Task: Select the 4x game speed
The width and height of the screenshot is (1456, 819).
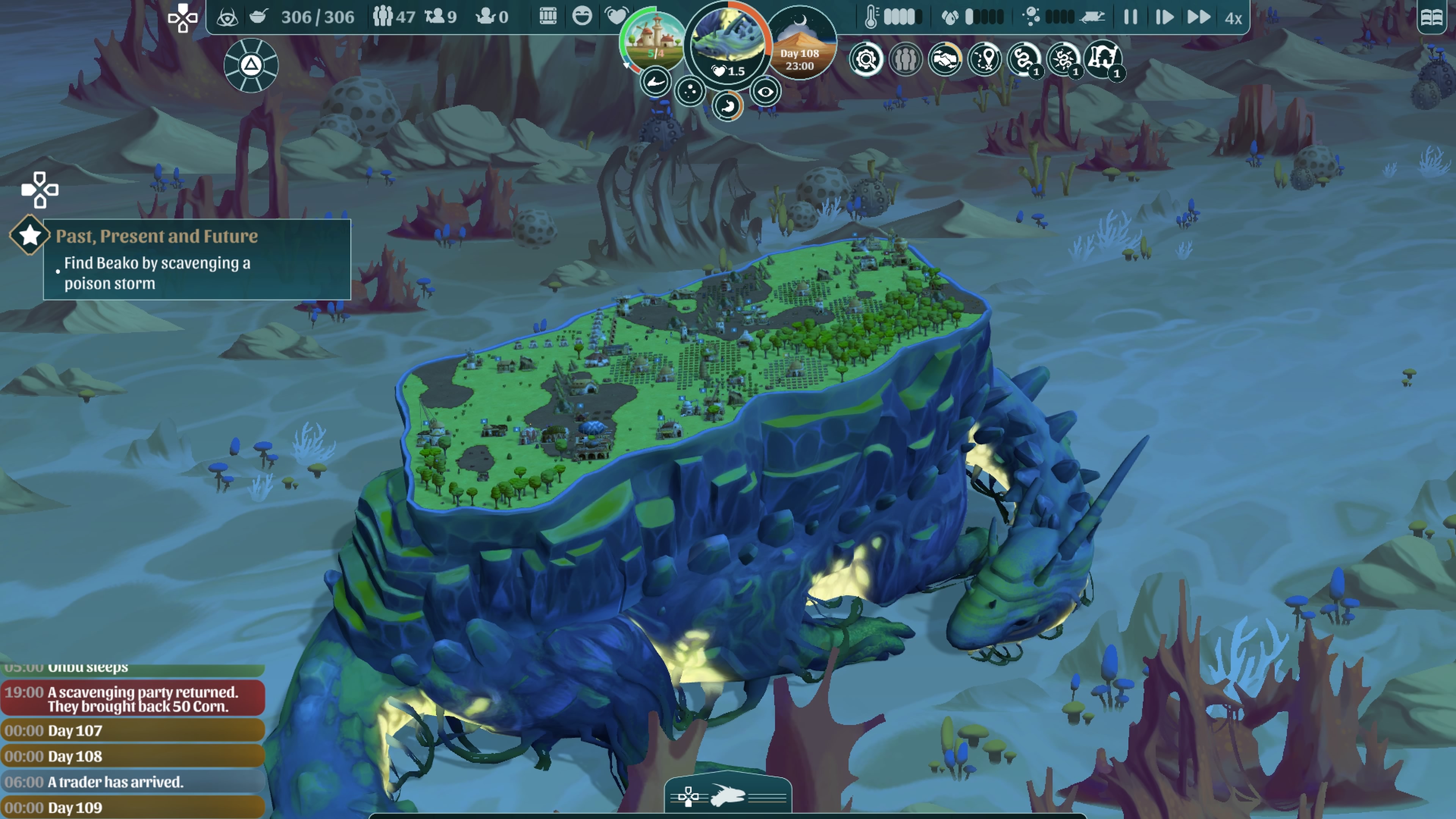Action: pyautogui.click(x=1233, y=18)
